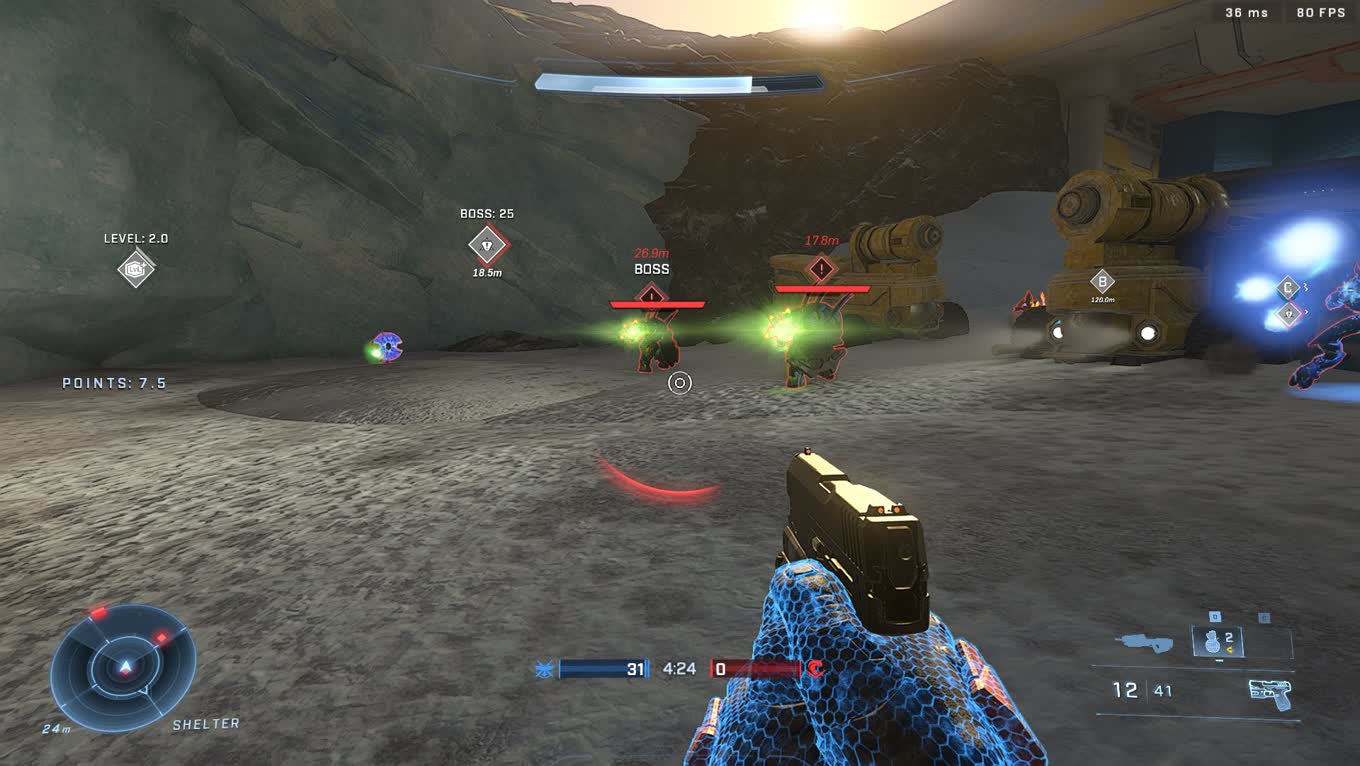1360x766 pixels.
Task: Switch to the assault rifle weapon icon
Action: [x=1146, y=642]
